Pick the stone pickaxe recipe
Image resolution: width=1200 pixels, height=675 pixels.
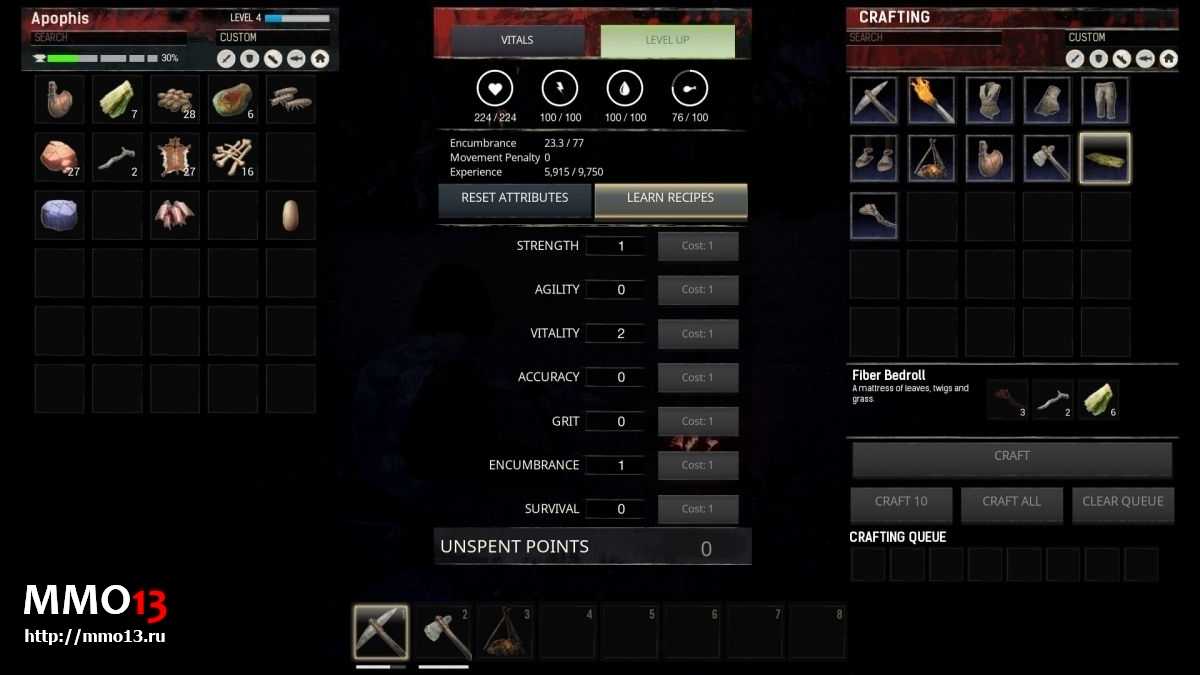(x=874, y=100)
